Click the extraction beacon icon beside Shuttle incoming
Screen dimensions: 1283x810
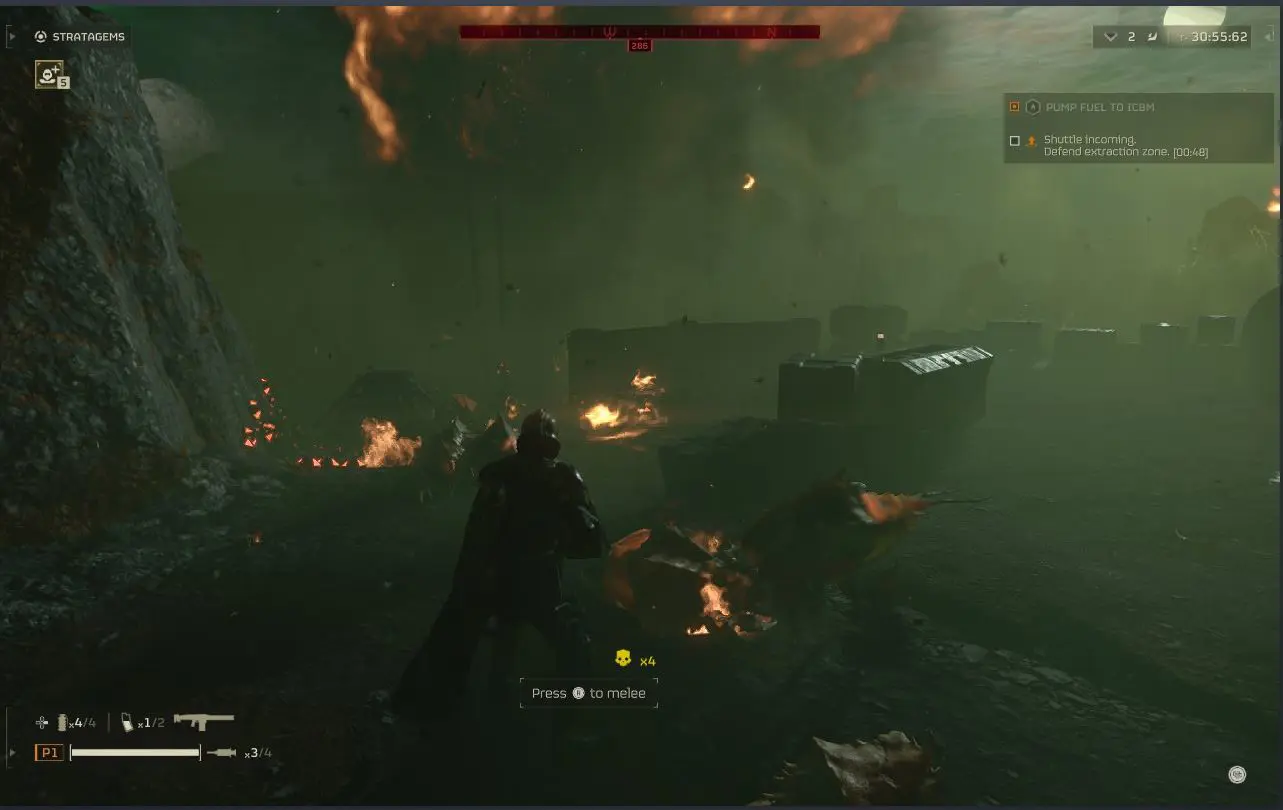[x=1031, y=140]
